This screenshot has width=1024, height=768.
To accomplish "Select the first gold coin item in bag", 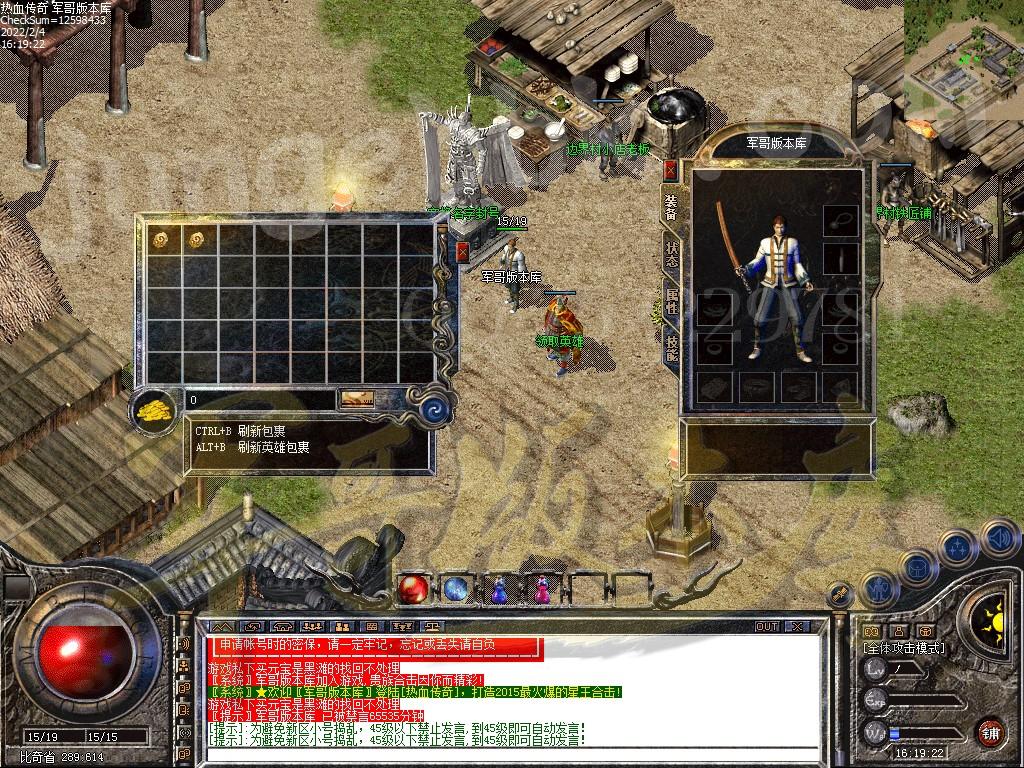I will click(159, 238).
